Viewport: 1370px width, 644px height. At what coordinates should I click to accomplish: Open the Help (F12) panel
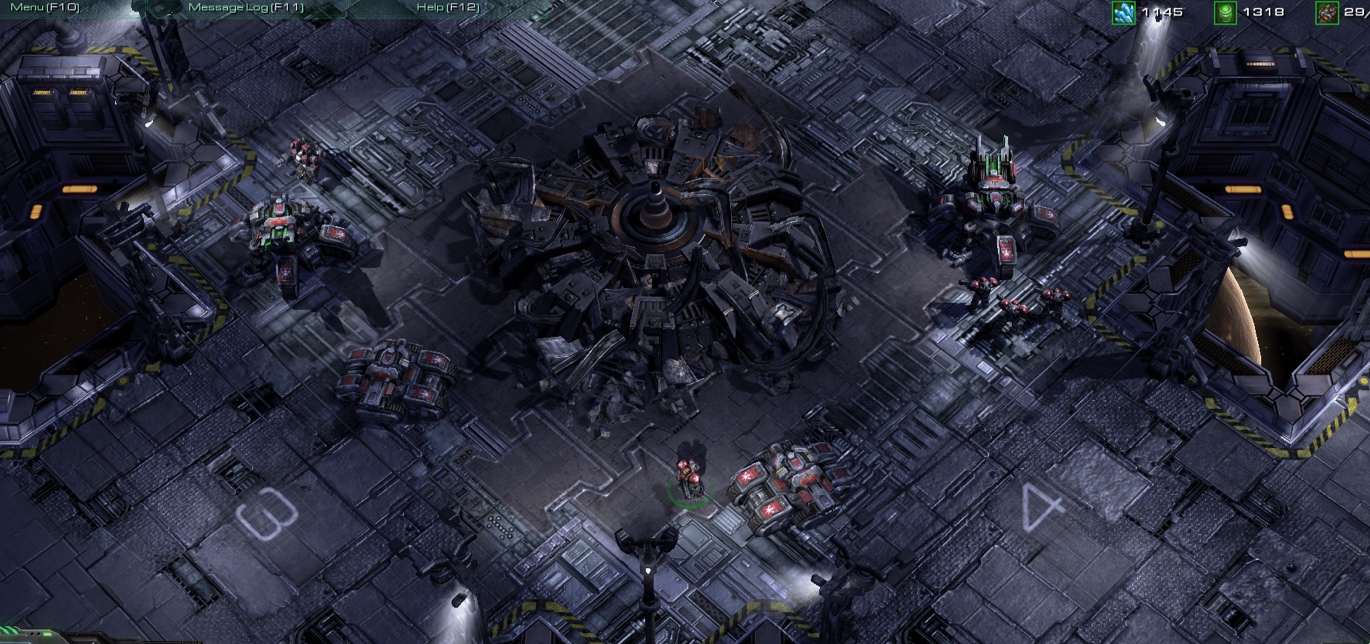tap(447, 7)
